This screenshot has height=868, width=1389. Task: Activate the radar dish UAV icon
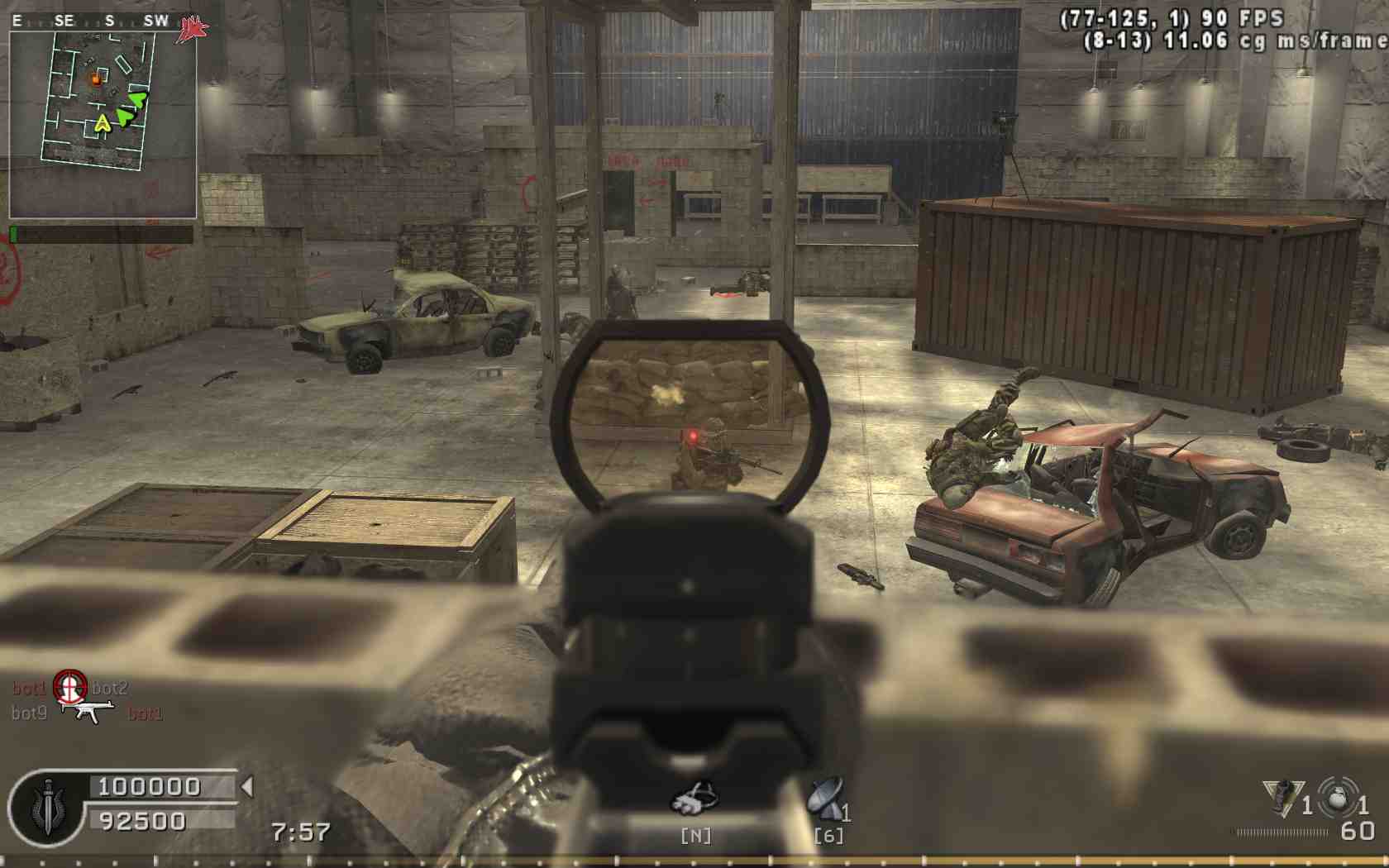825,799
